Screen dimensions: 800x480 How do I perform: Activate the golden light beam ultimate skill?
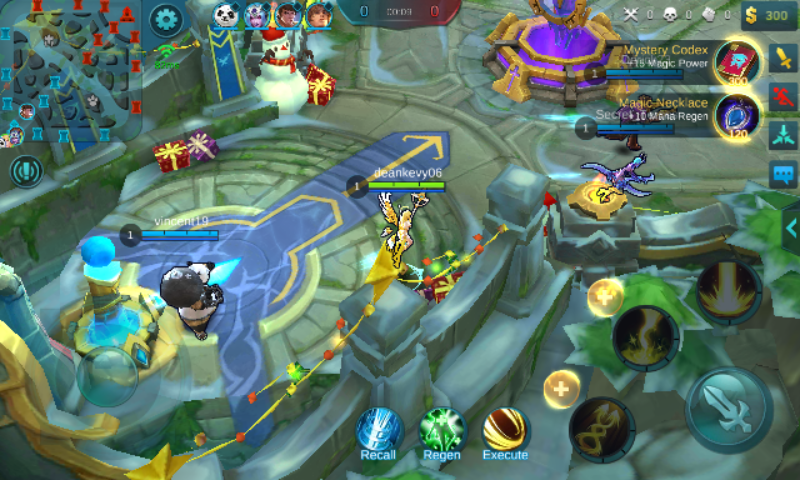tap(728, 292)
